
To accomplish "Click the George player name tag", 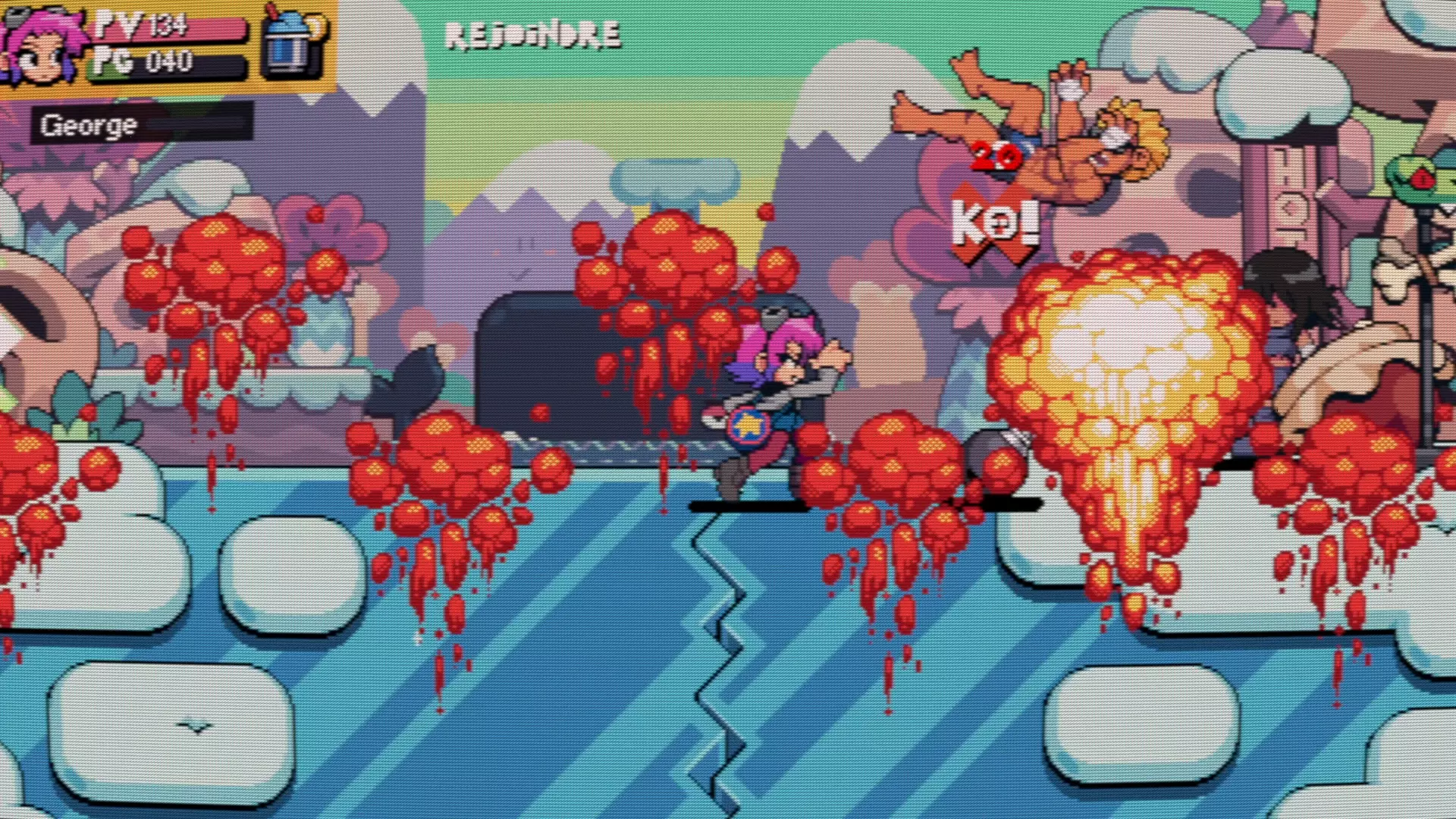I will [x=89, y=125].
